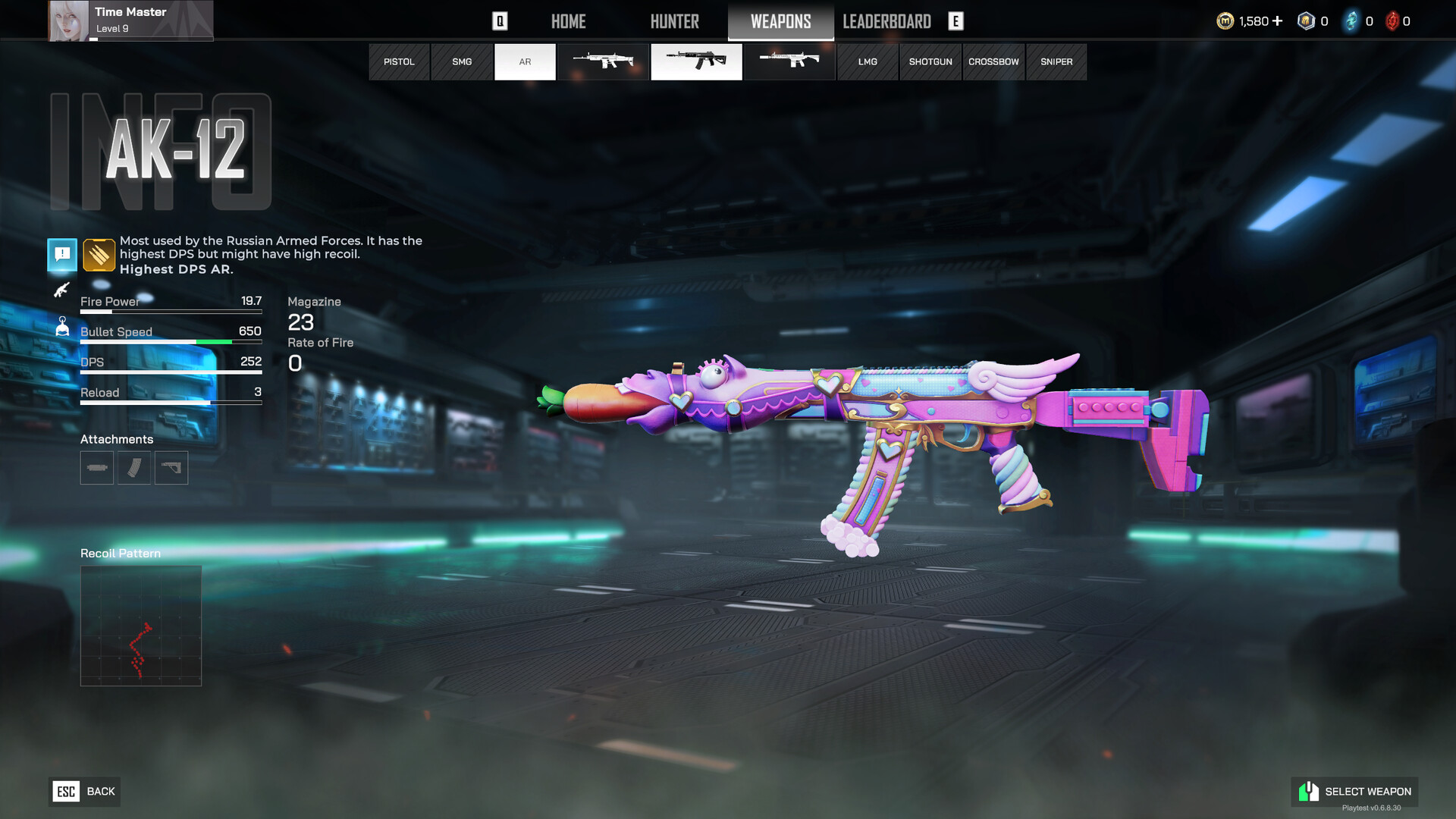Pick the white SCAR-style rifle thumbnail
Screen dimensions: 1456x819
[x=604, y=62]
